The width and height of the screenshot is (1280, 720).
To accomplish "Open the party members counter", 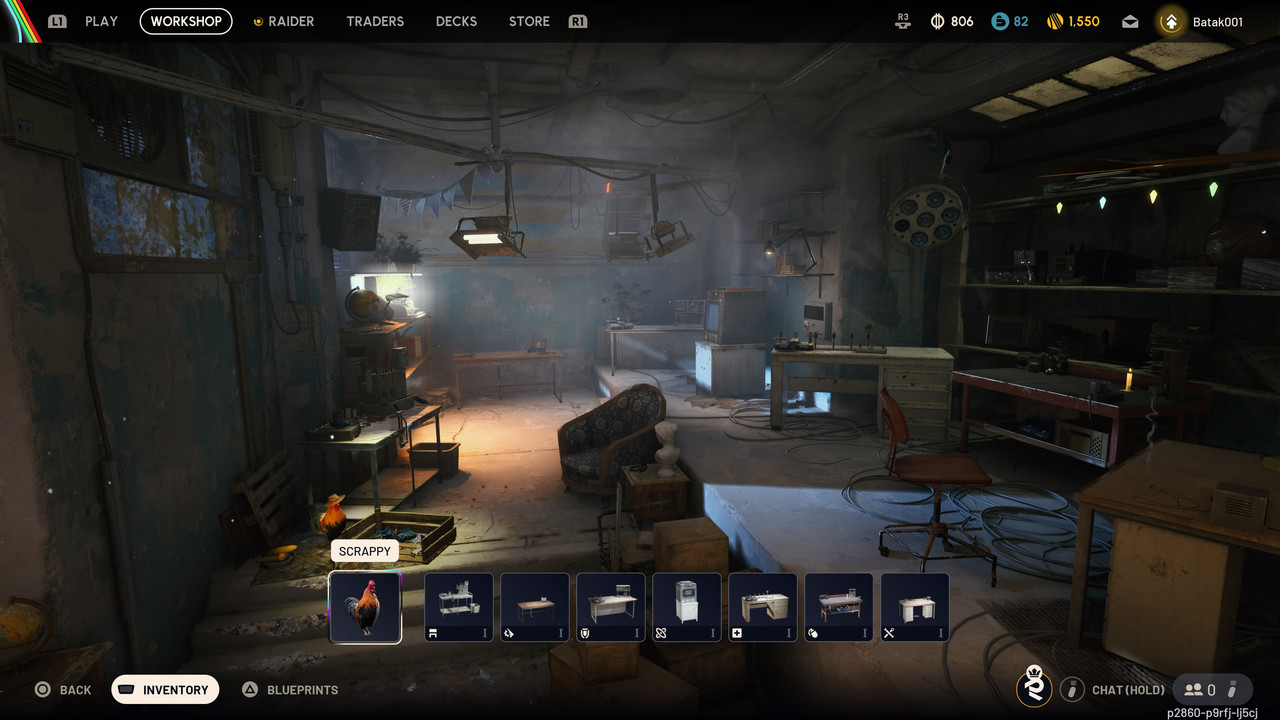I will [x=1200, y=689].
